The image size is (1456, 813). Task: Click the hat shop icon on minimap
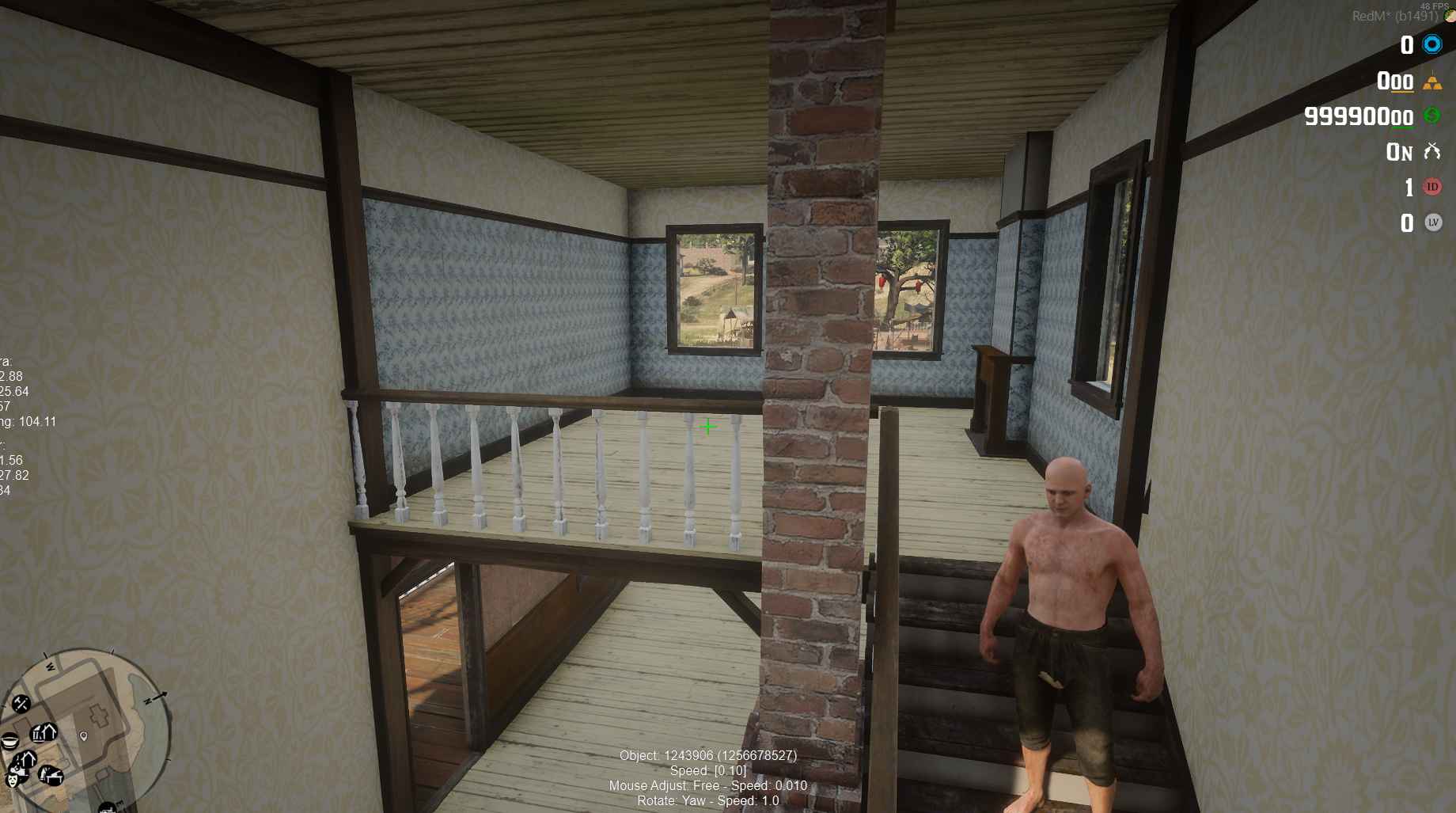coord(9,740)
